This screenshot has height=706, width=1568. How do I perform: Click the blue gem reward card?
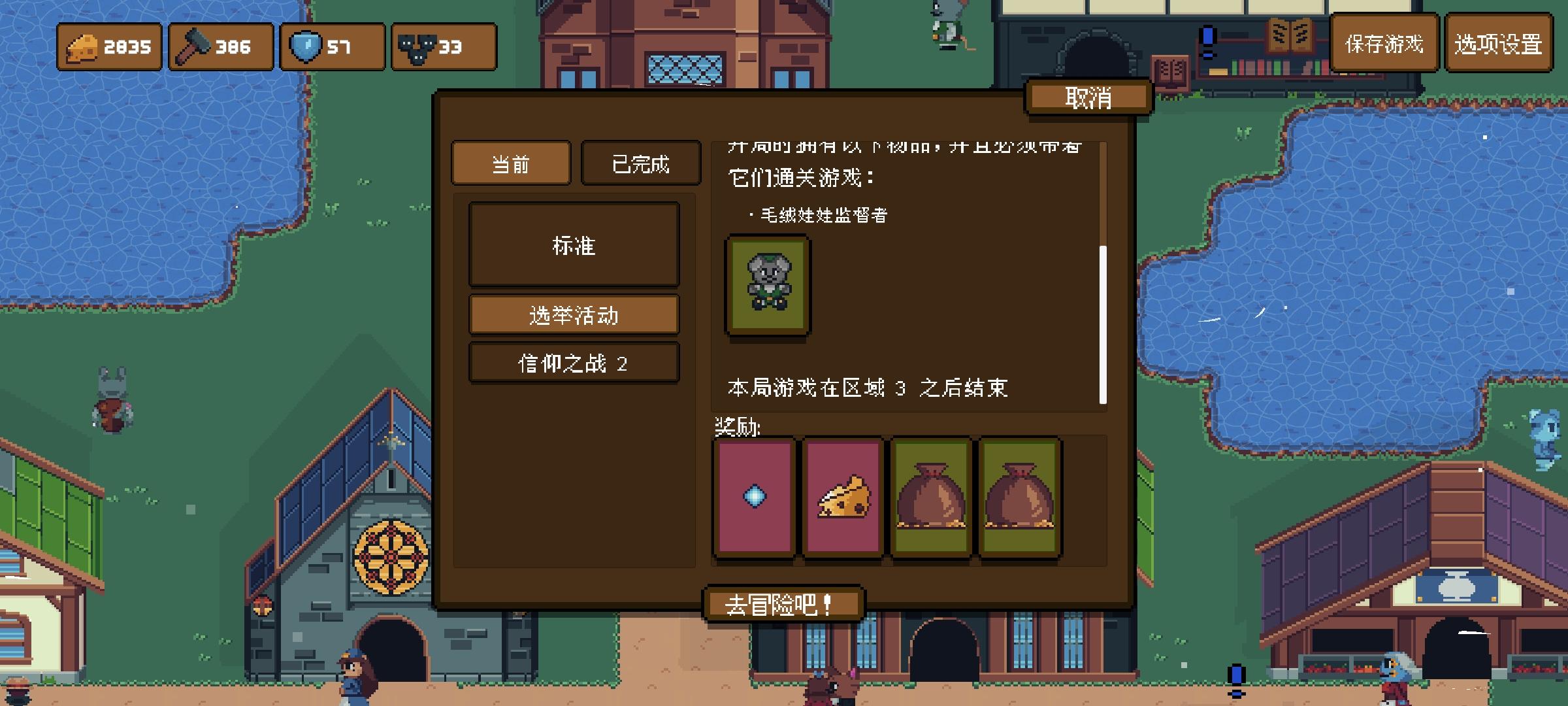[x=755, y=498]
